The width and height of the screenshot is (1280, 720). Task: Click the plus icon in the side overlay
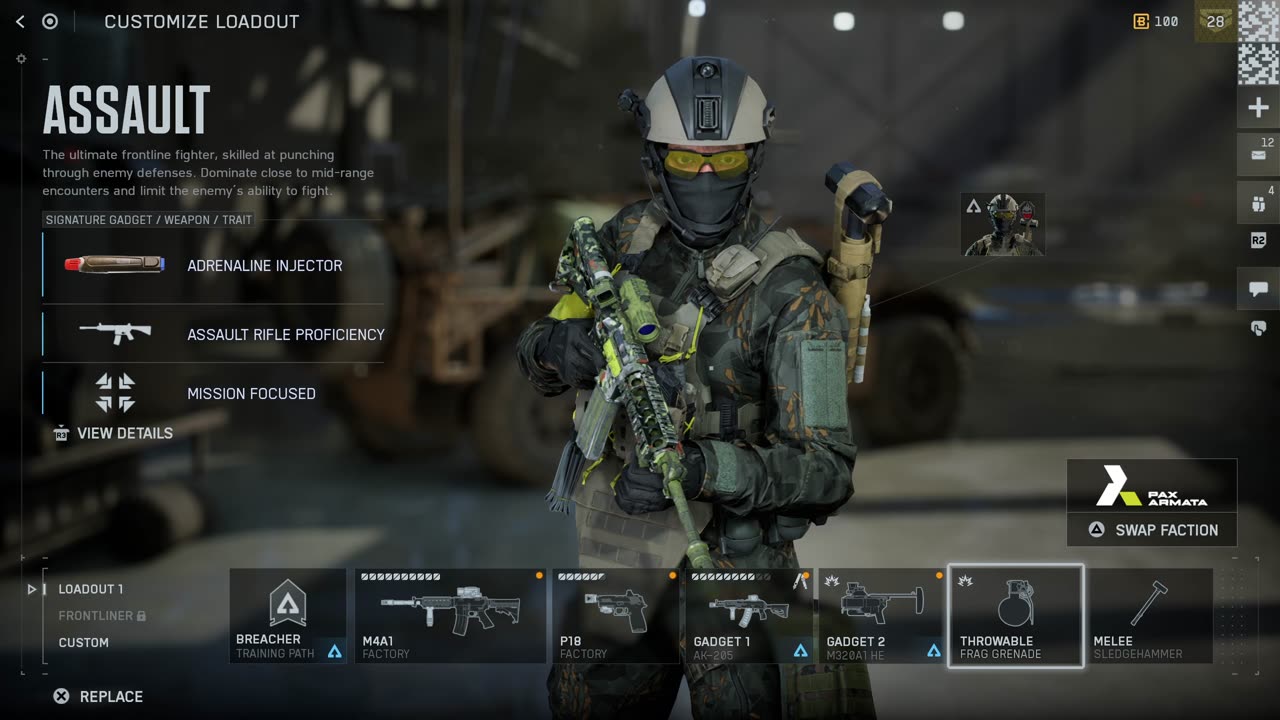point(1258,108)
